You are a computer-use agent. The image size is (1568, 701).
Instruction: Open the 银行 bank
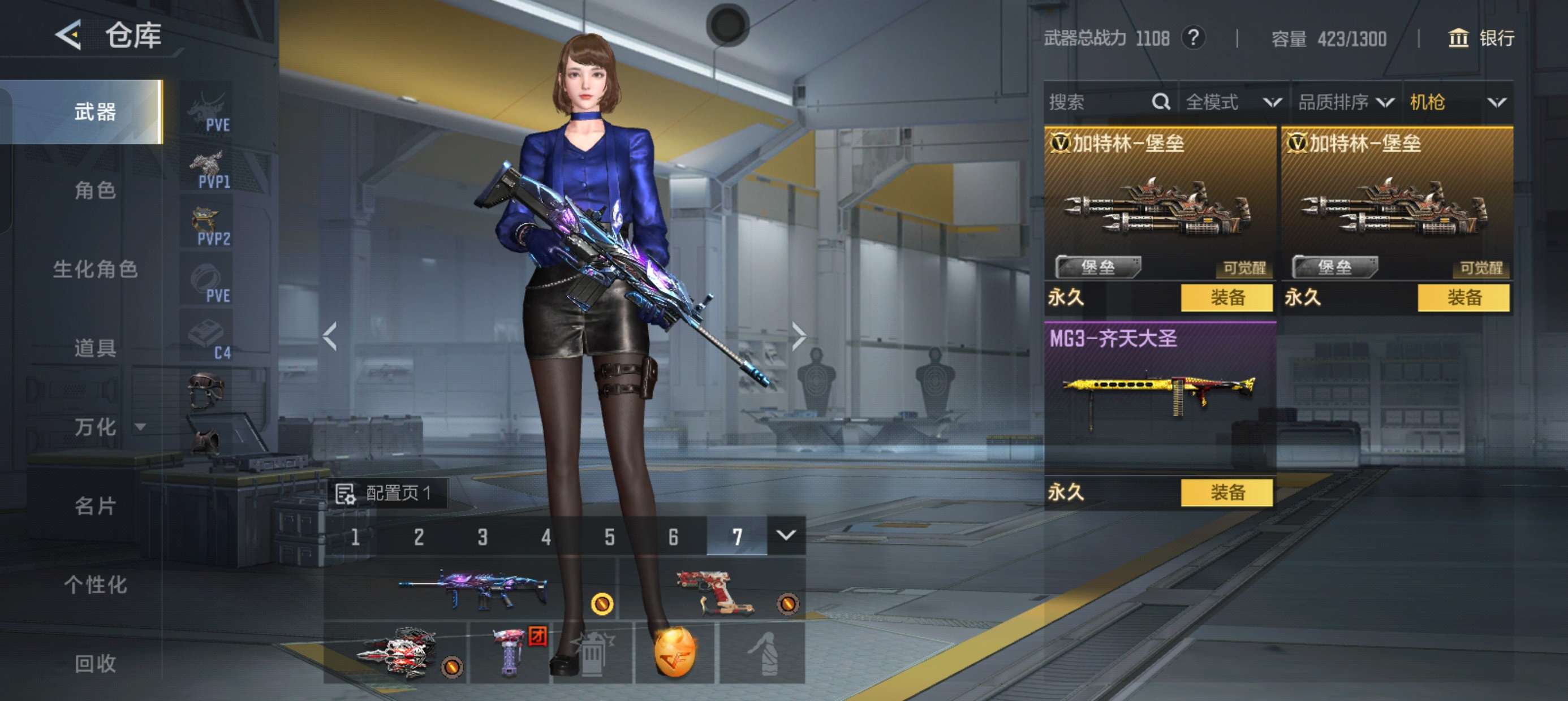click(1480, 38)
